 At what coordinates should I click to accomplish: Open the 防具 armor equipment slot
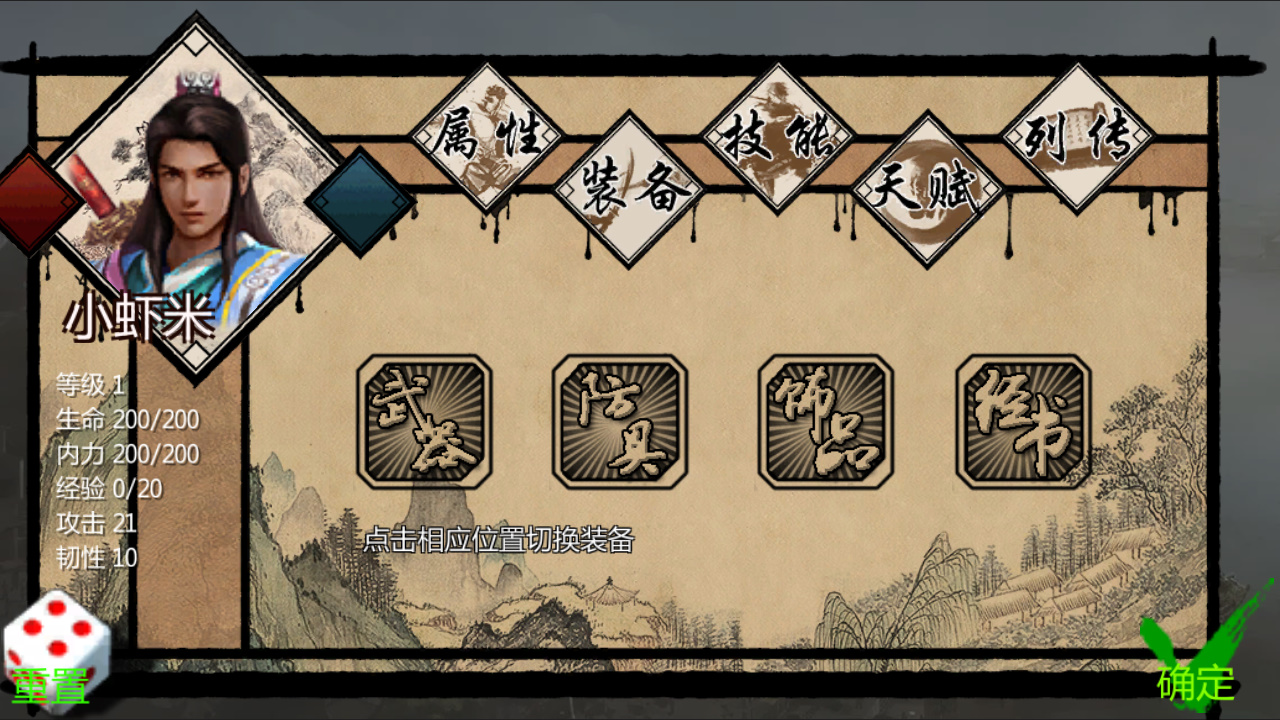pos(616,420)
